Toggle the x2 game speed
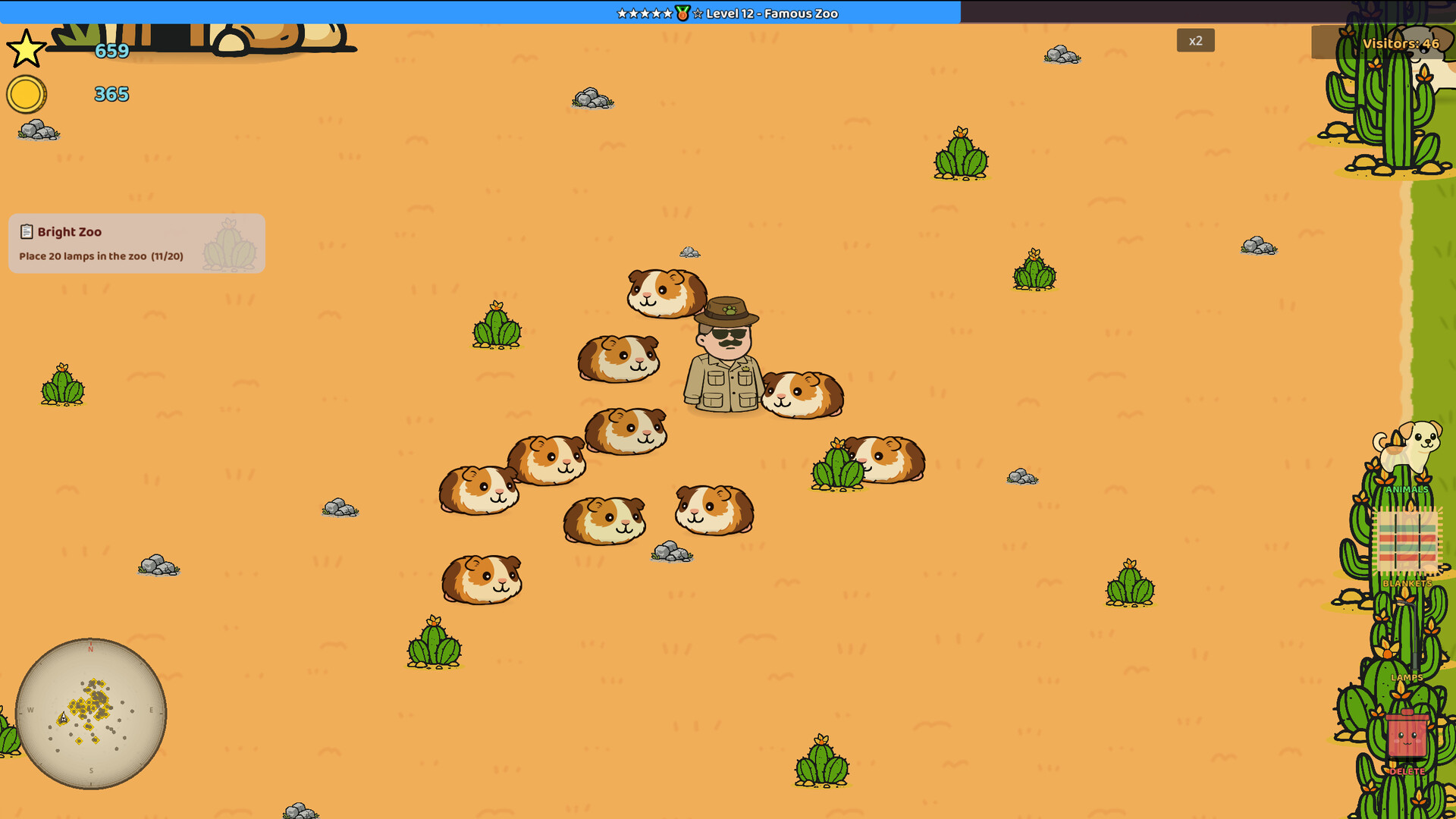Screen dimensions: 1456x819 (x=1196, y=40)
